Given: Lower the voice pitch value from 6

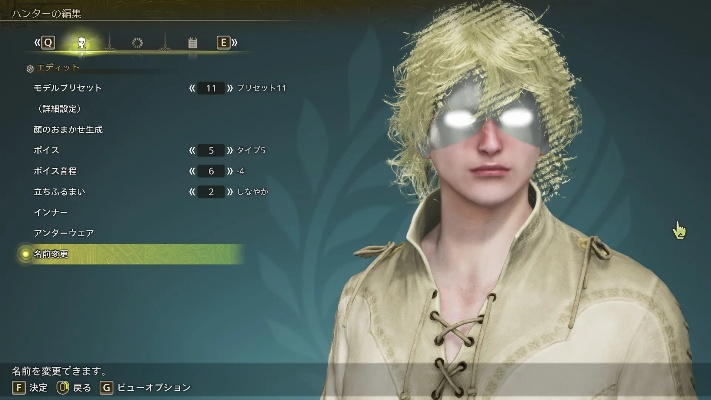Looking at the screenshot, I should point(191,170).
